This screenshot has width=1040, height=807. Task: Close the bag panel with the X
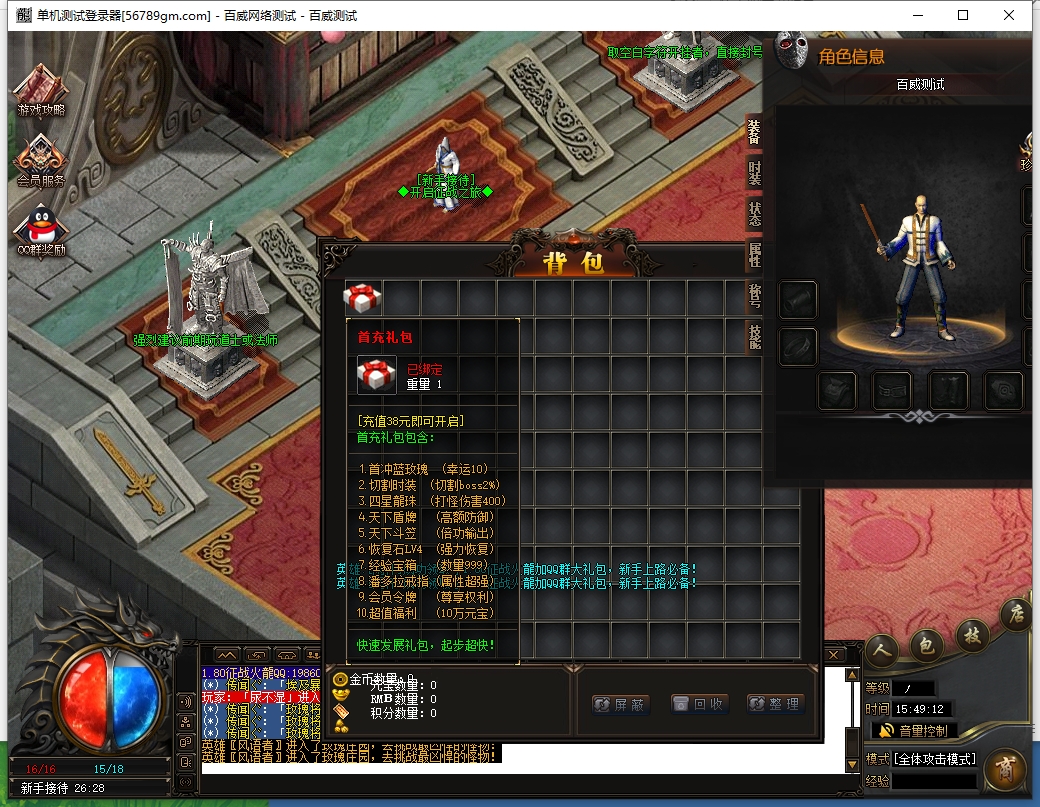click(x=831, y=654)
